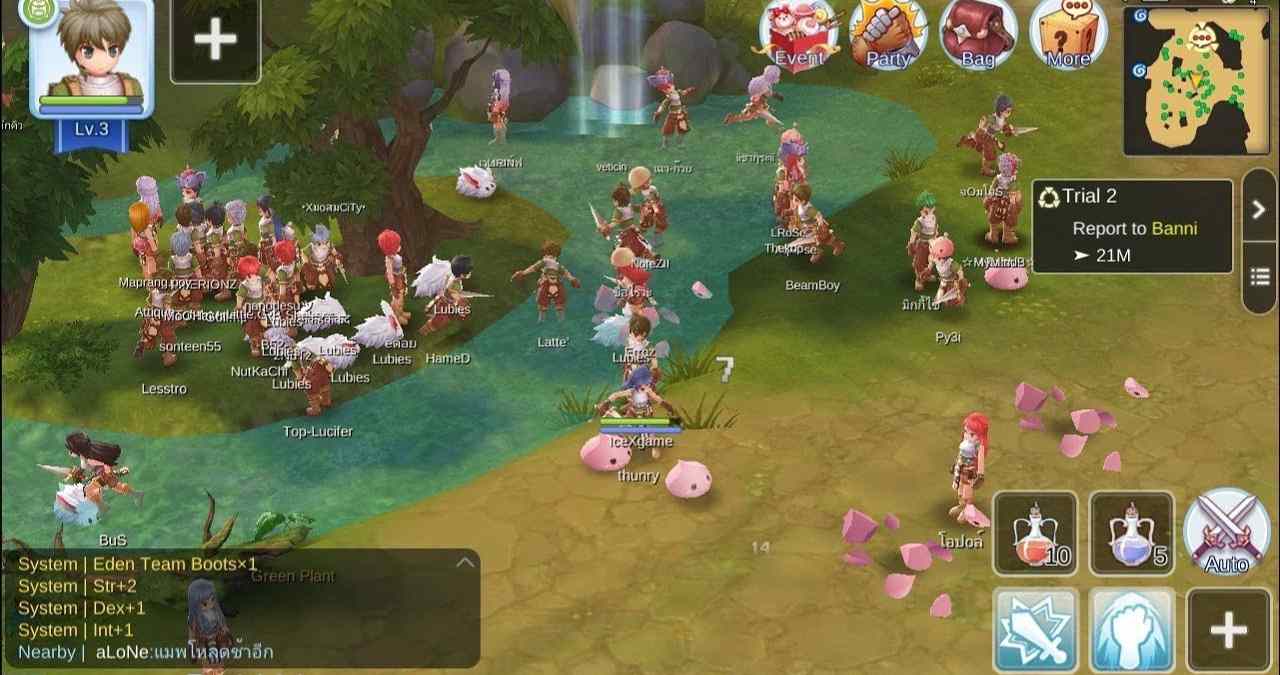Use the blue potion with 5 left
1280x675 pixels.
(x=1131, y=533)
